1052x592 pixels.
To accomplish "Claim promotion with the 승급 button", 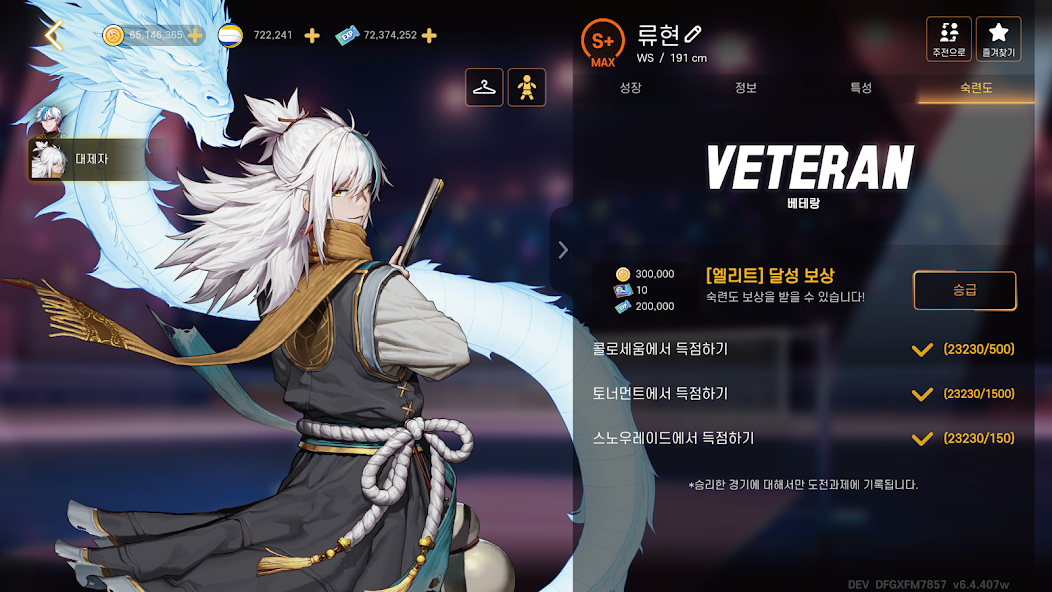I will 964,291.
